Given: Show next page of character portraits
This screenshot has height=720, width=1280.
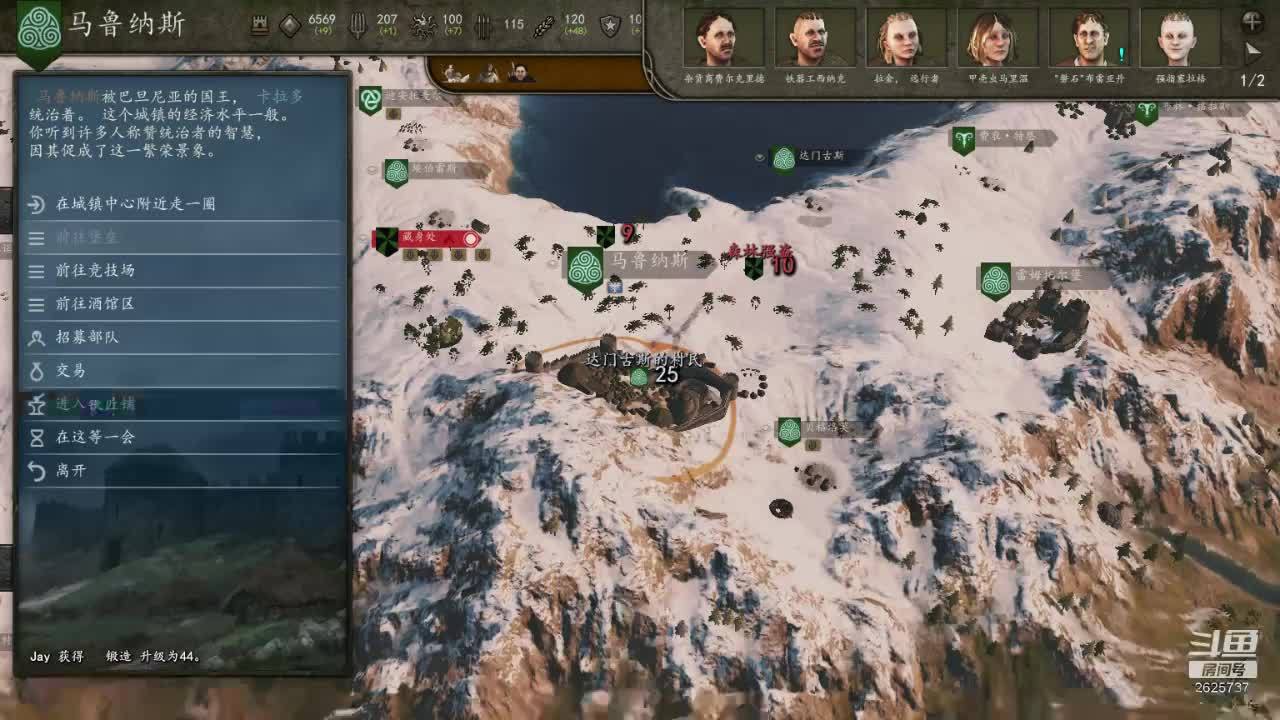Looking at the screenshot, I should point(1253,50).
